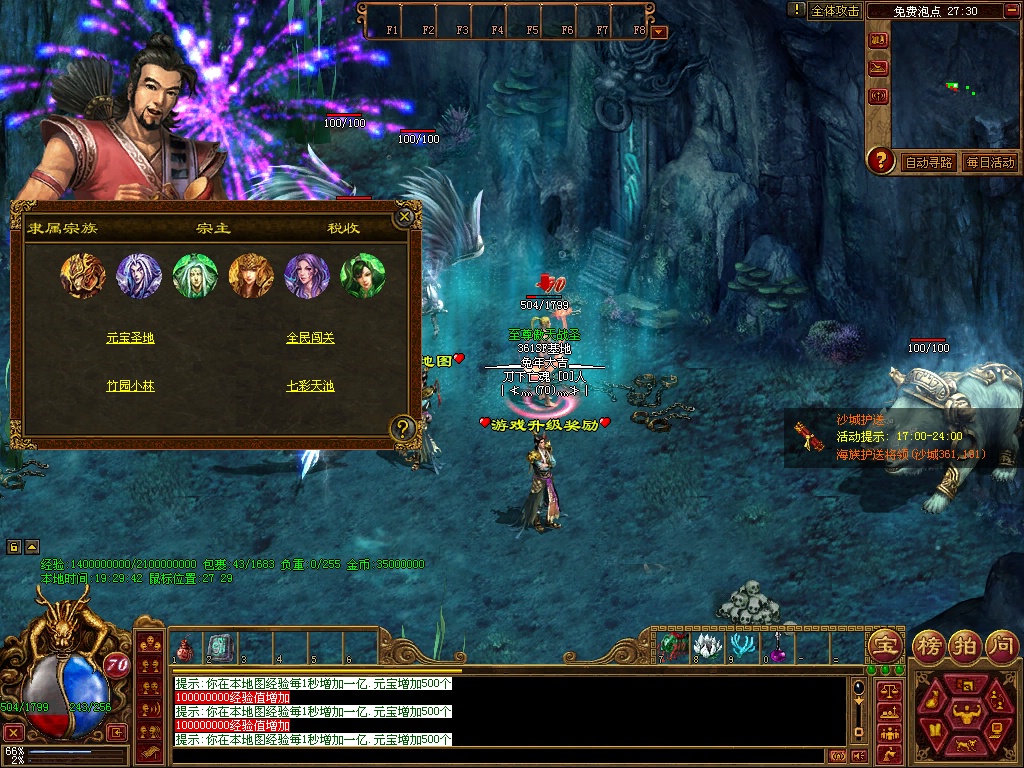This screenshot has width=1024, height=768.
Task: Open the 榜 ranking button
Action: click(931, 644)
